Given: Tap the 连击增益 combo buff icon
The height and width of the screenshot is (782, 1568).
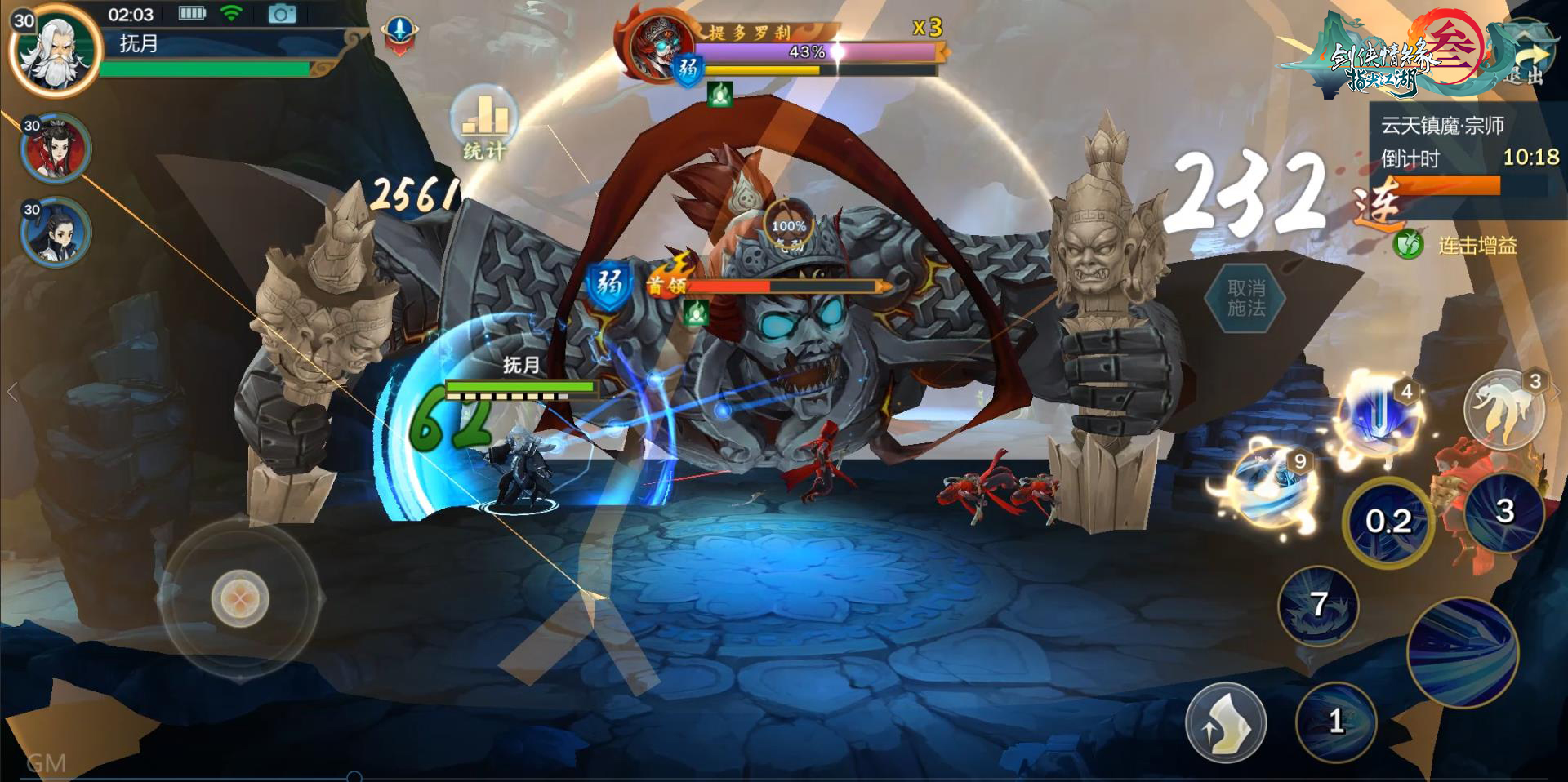Looking at the screenshot, I should pos(1408,244).
